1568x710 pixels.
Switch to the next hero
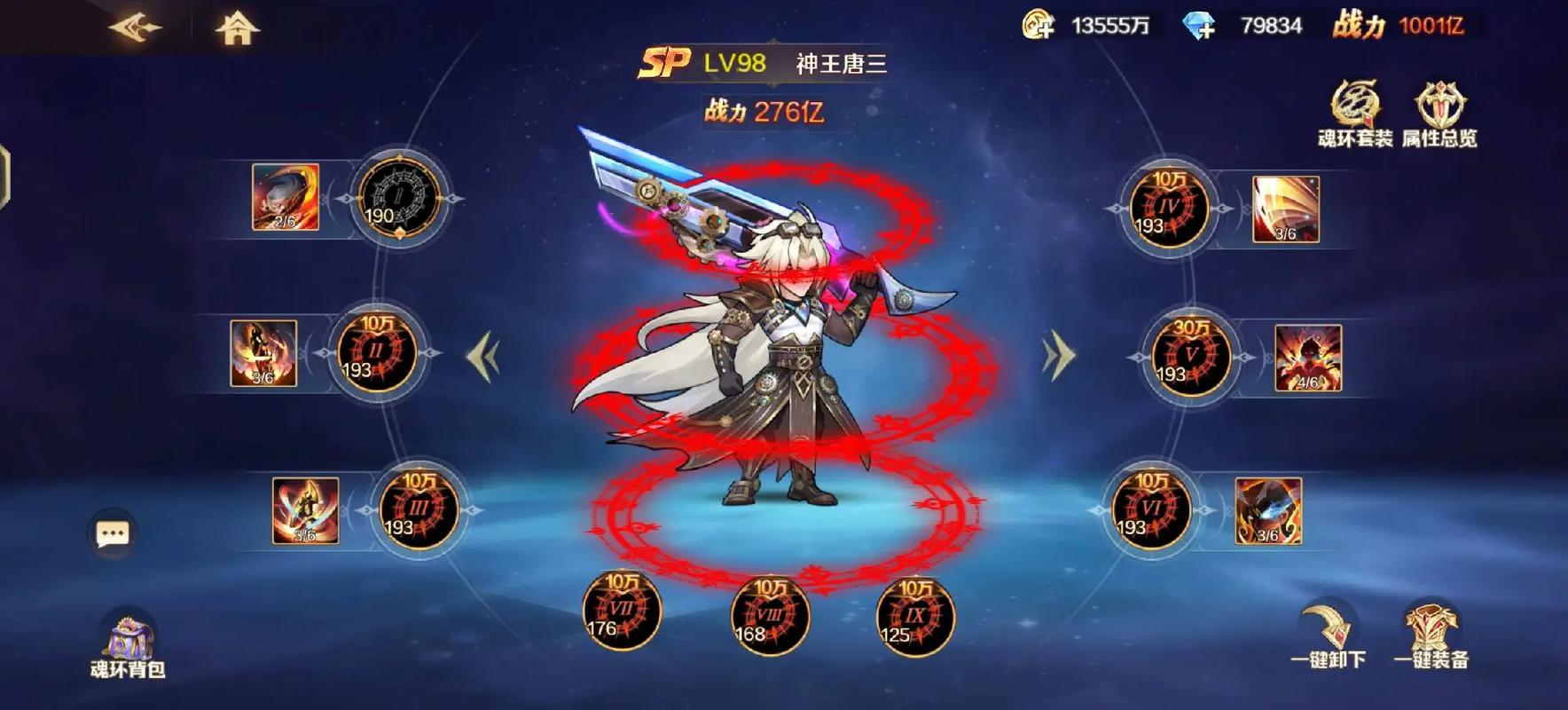[x=1057, y=357]
